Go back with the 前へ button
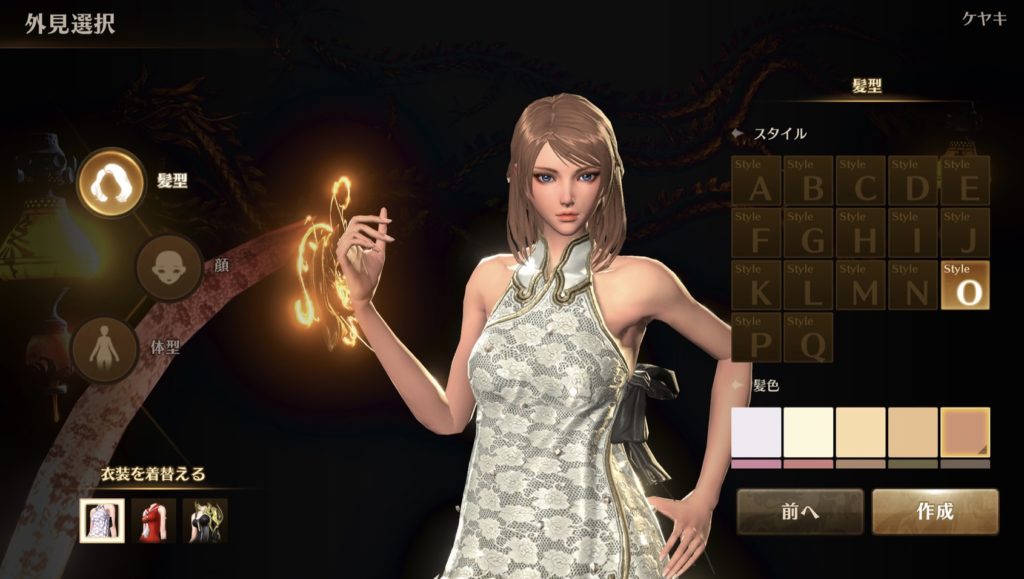Image resolution: width=1024 pixels, height=579 pixels. (800, 512)
